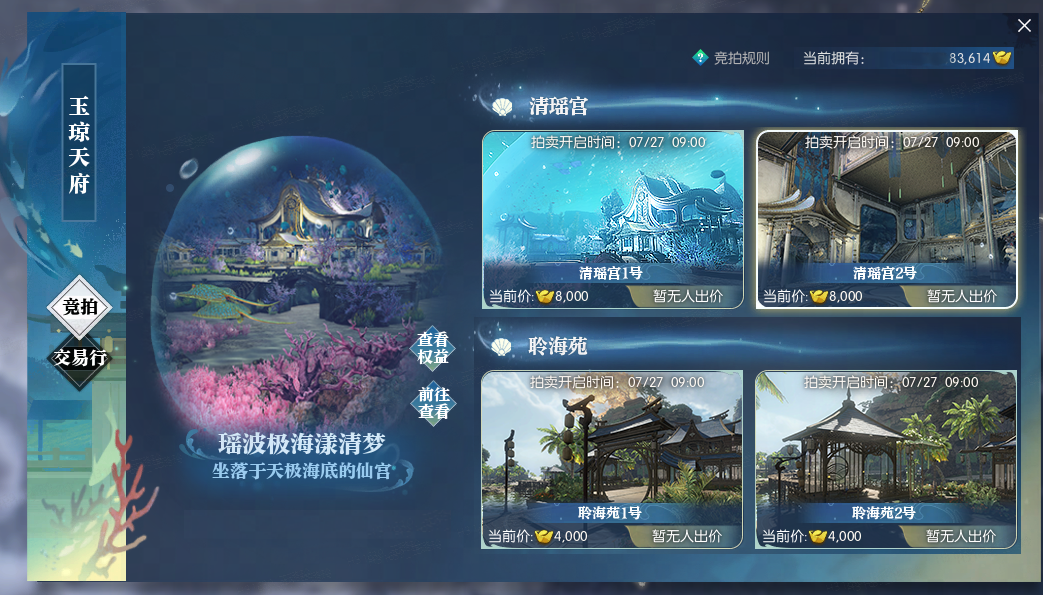
Task: Click the 前往查看 diamond button
Action: pos(433,403)
